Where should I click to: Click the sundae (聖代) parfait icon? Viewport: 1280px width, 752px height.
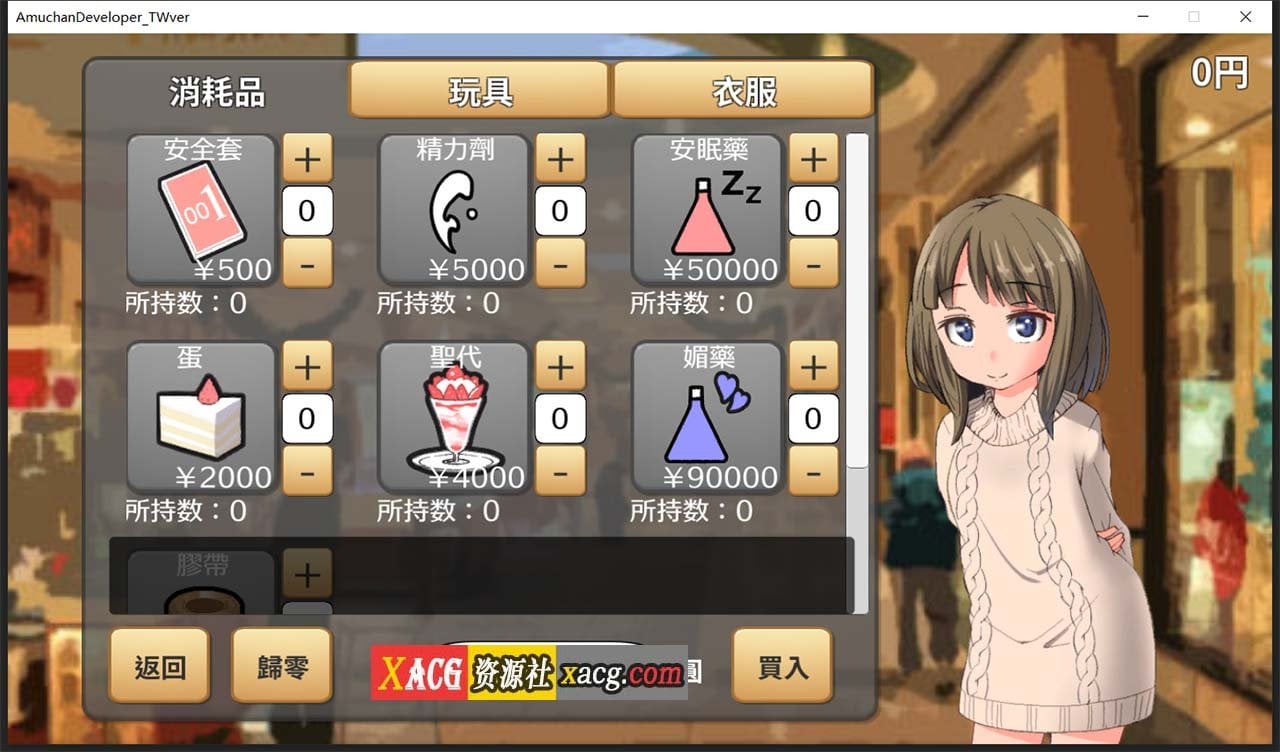point(453,418)
